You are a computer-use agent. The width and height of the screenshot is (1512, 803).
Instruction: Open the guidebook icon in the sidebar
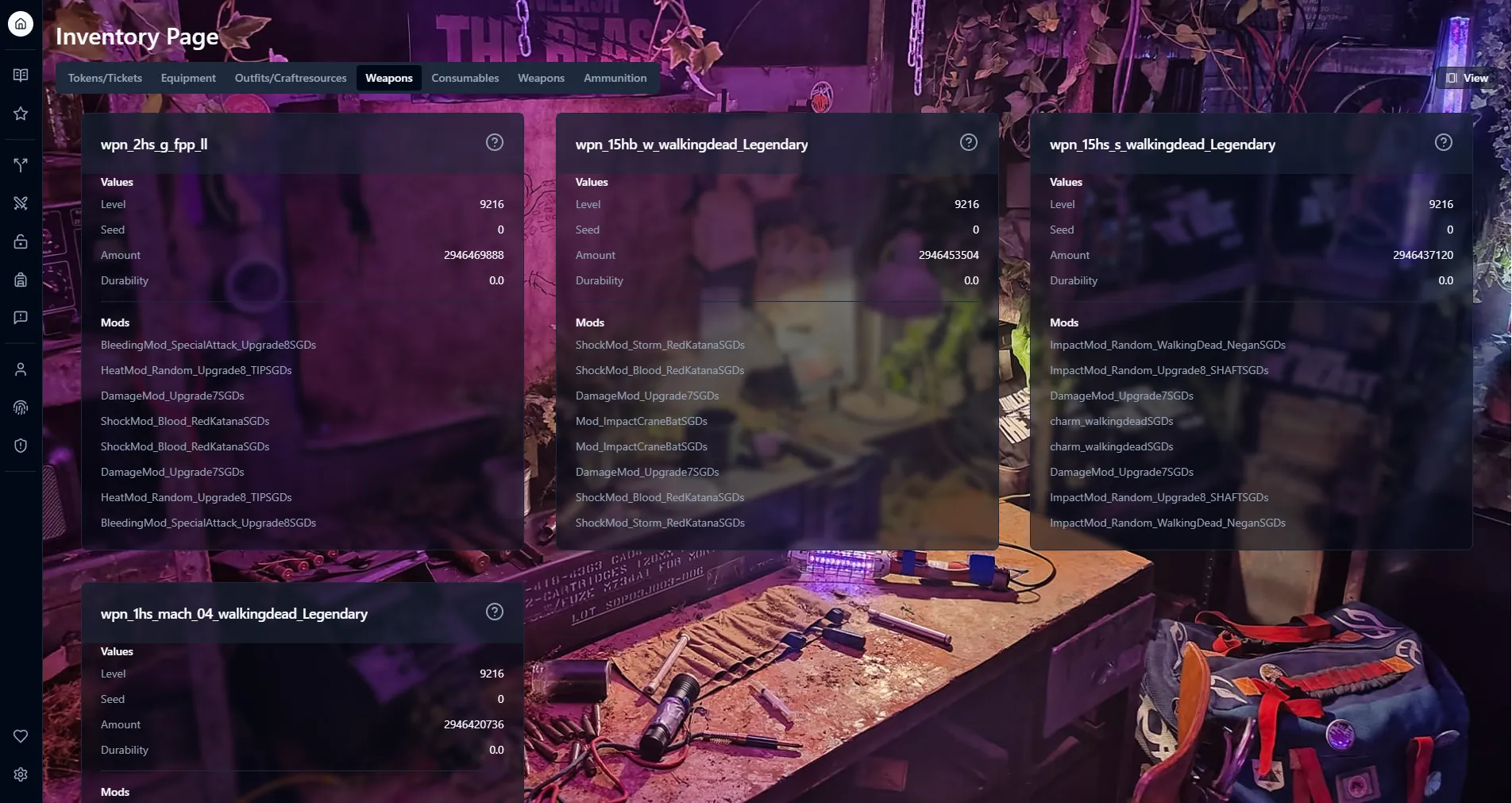pos(20,74)
